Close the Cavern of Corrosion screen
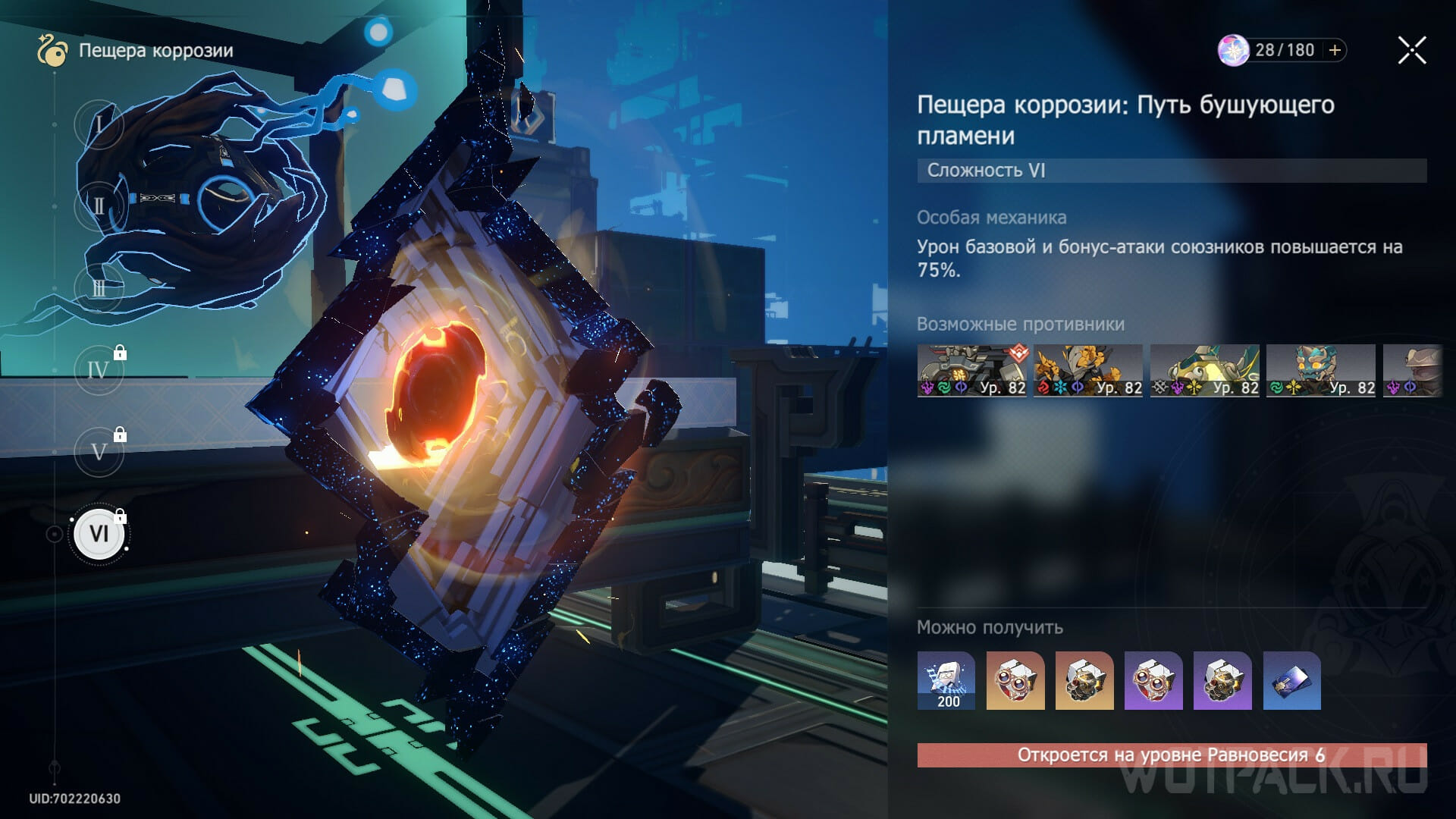 click(1412, 51)
